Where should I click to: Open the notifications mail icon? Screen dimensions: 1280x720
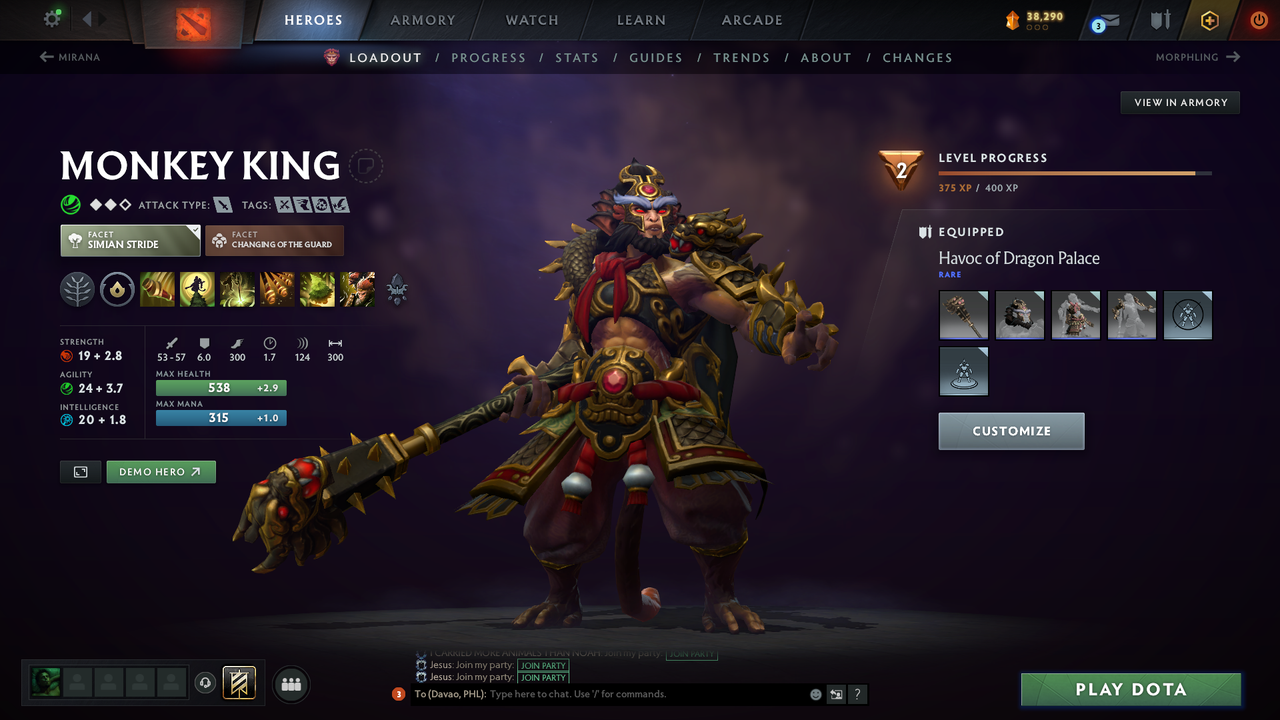coord(1106,19)
